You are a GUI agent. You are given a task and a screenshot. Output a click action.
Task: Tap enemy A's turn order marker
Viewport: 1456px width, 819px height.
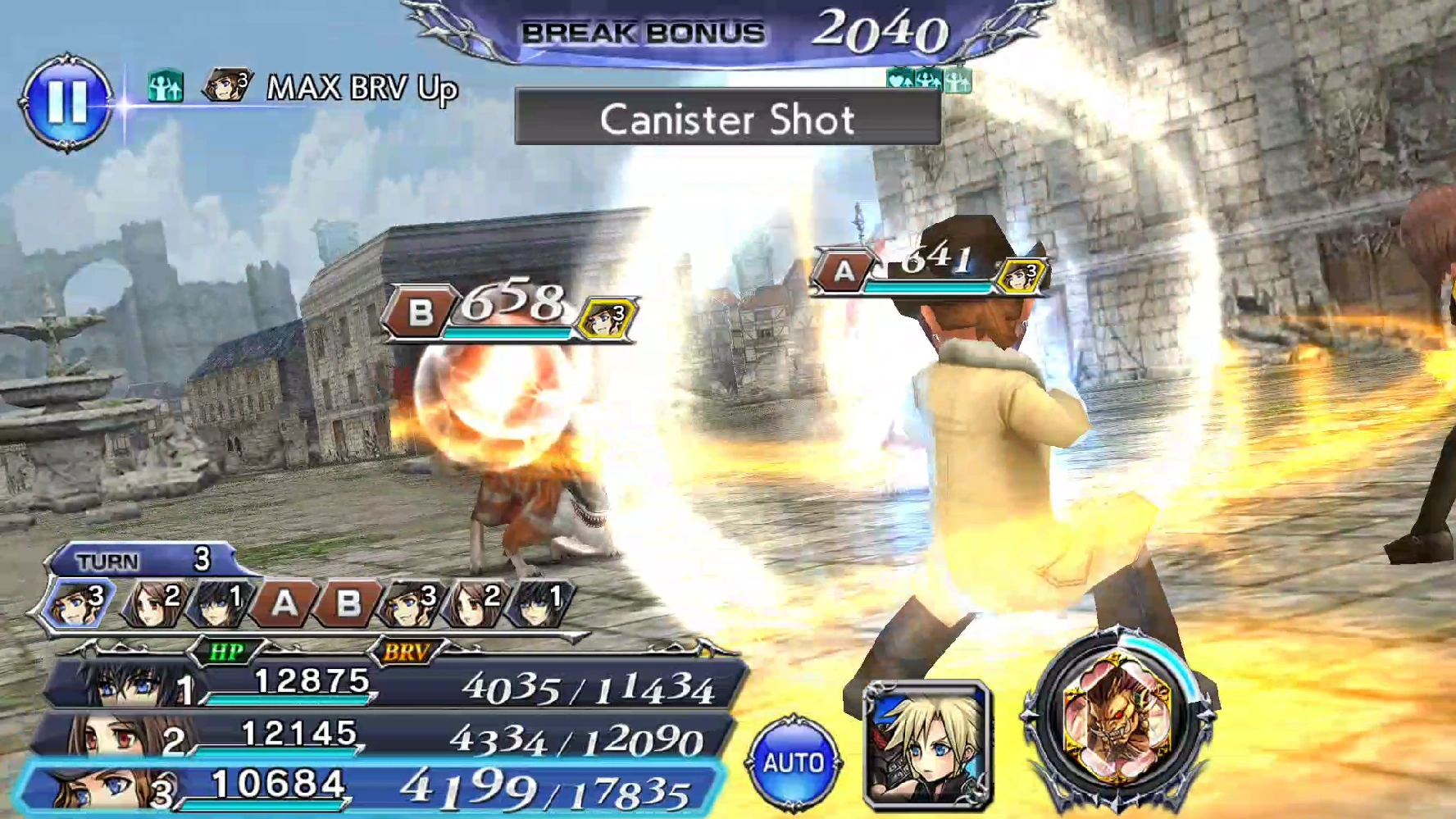click(284, 603)
